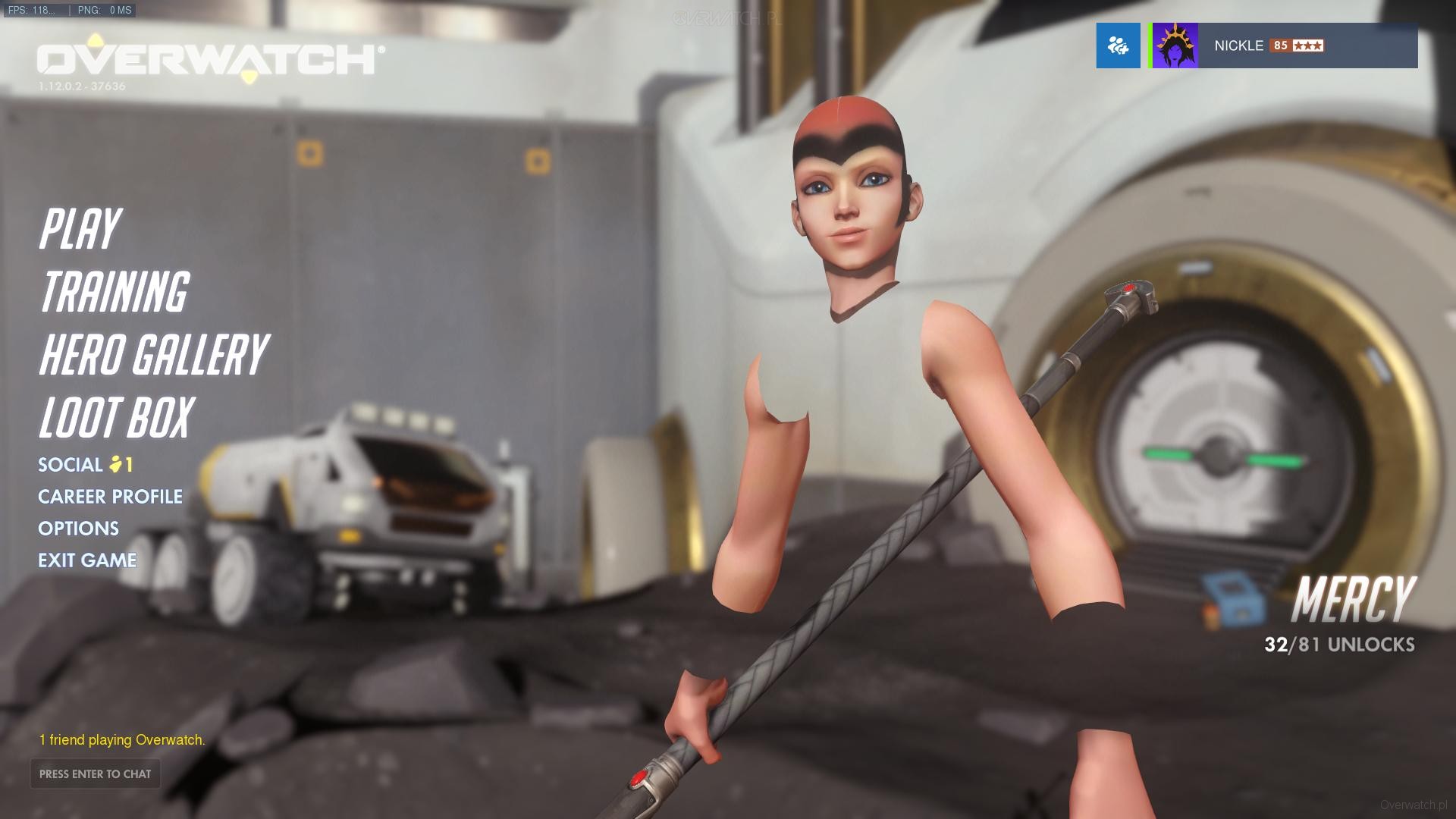
Task: Go to the Loot Box screen
Action: pyautogui.click(x=117, y=418)
